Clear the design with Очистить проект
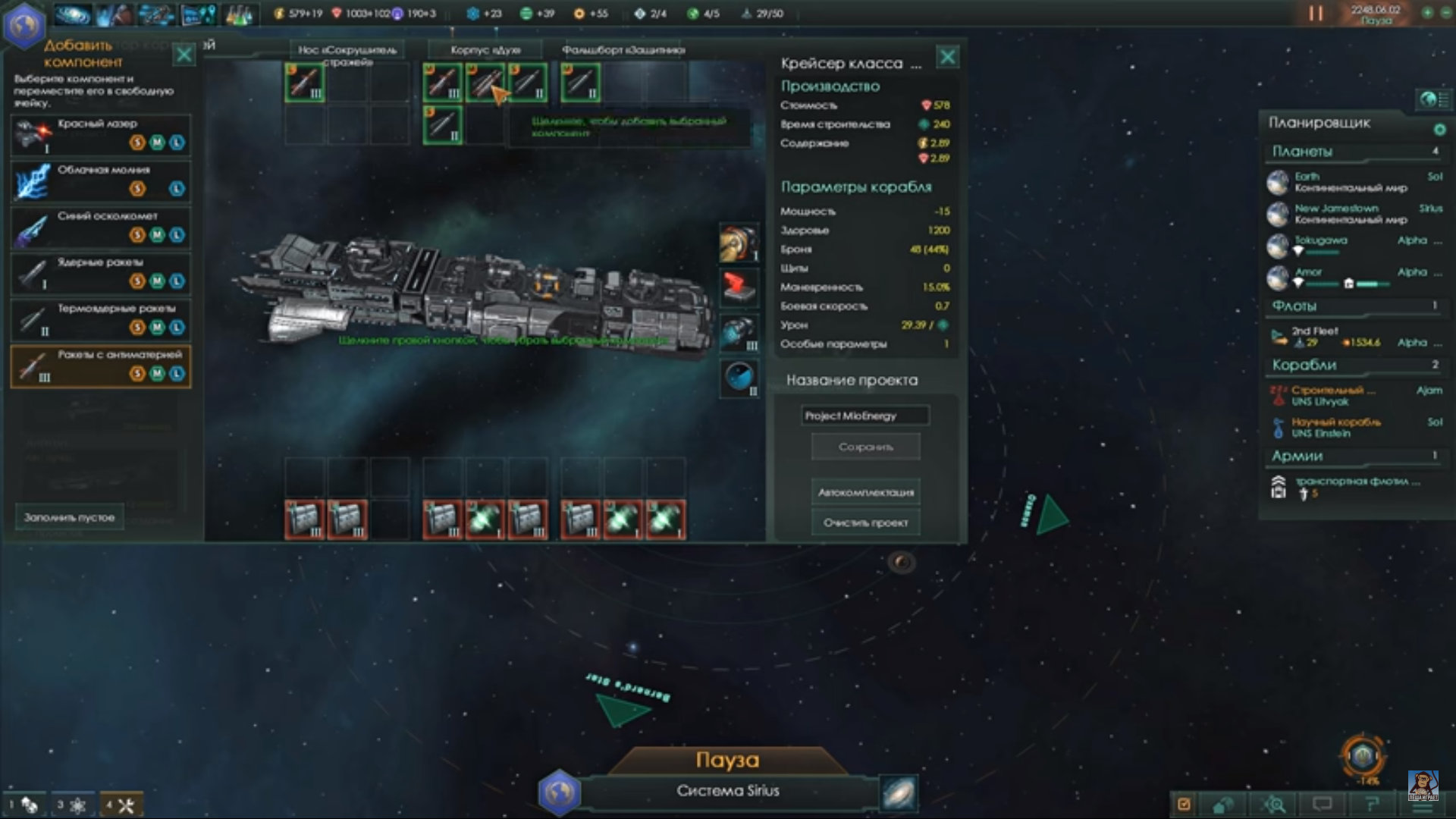1456x819 pixels. point(865,522)
